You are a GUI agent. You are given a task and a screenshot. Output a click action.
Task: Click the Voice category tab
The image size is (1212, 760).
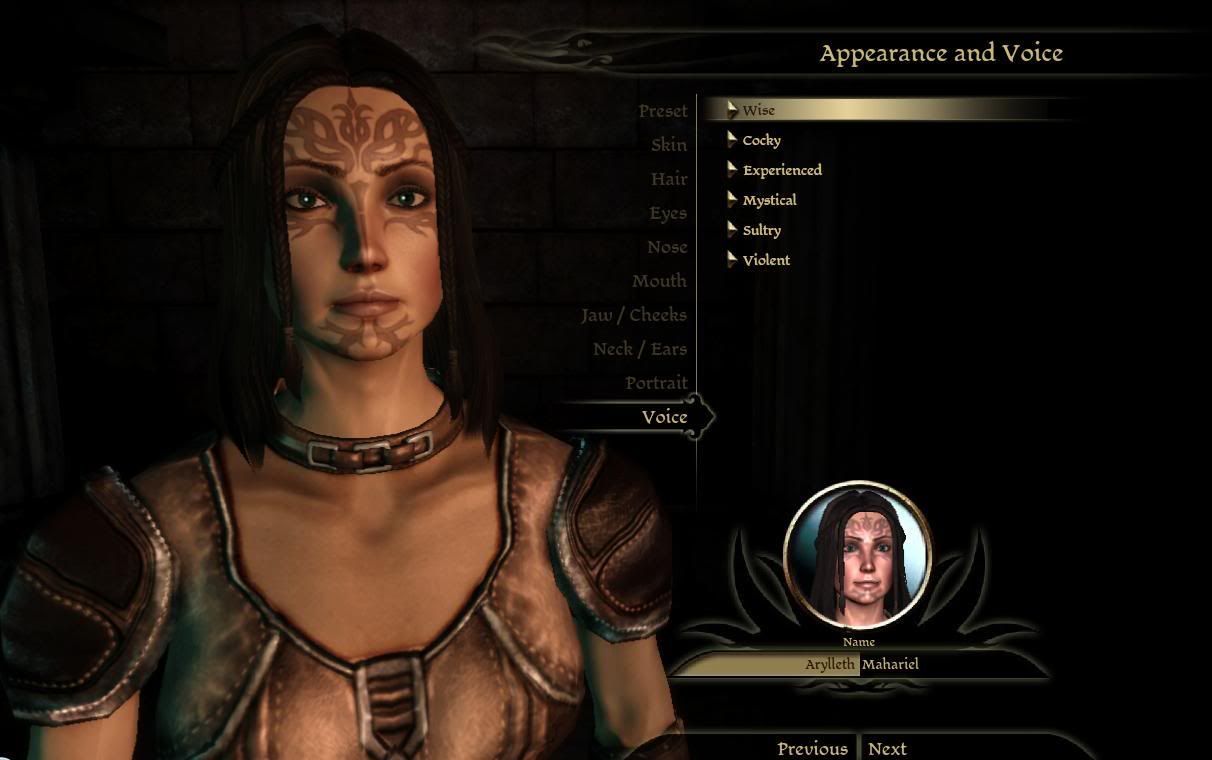coord(664,417)
